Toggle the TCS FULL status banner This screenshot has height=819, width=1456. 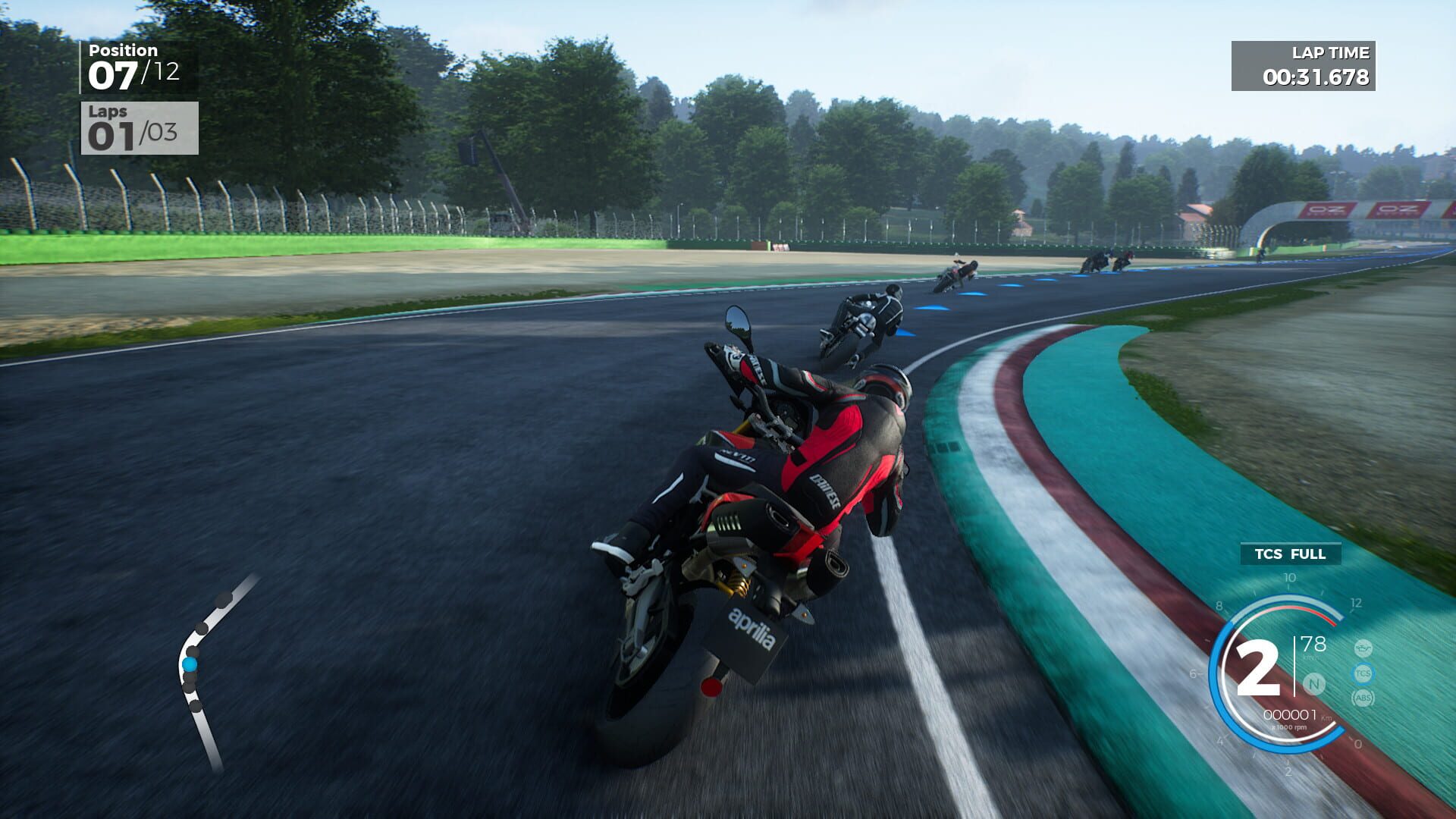(1290, 554)
